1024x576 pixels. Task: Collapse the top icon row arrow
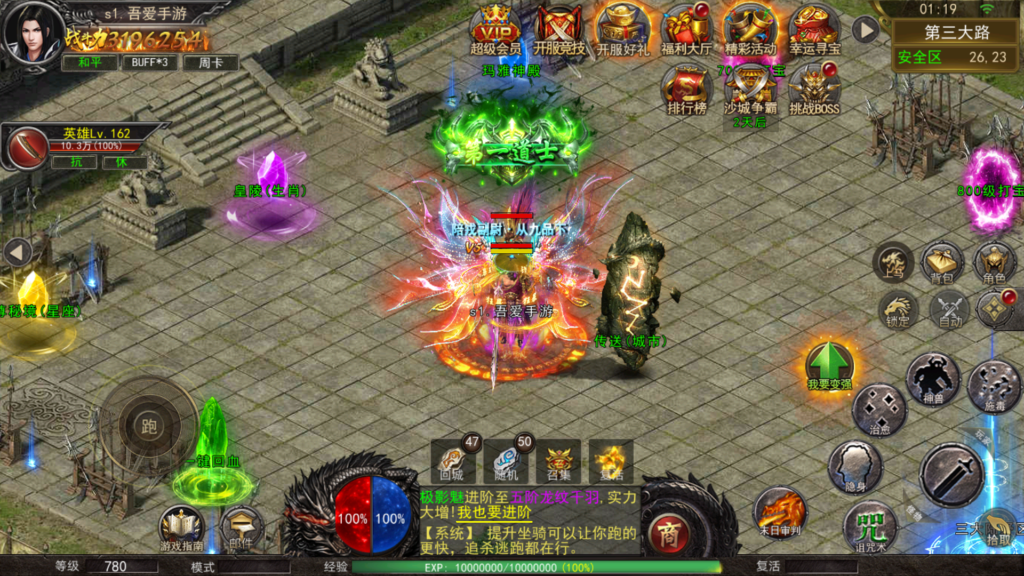(x=865, y=30)
